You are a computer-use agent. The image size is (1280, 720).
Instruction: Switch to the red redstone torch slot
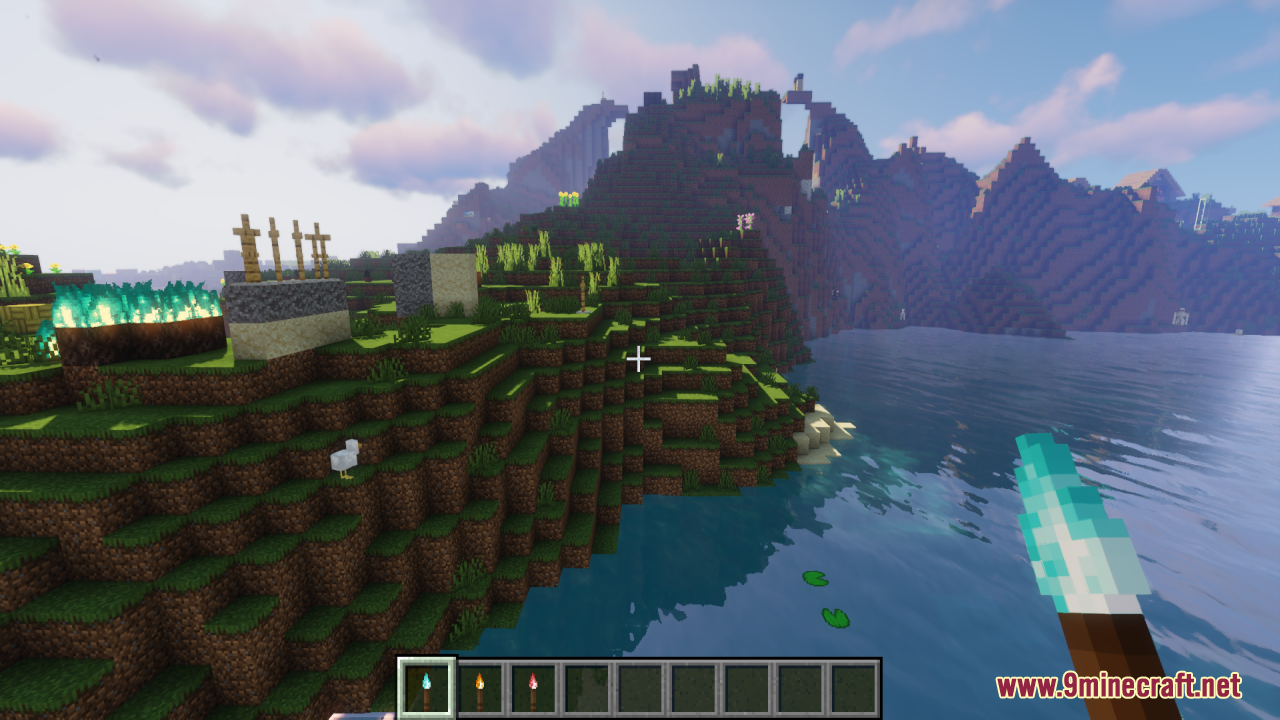[x=533, y=688]
